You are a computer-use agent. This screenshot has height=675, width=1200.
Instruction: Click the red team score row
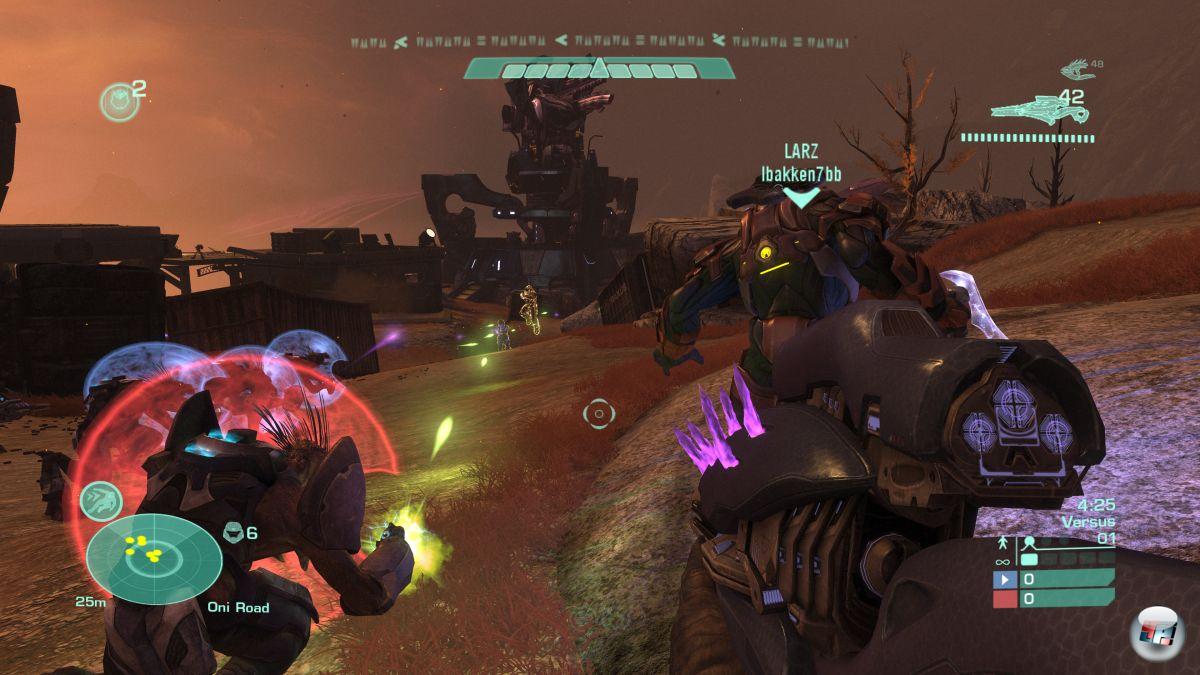pos(1053,598)
